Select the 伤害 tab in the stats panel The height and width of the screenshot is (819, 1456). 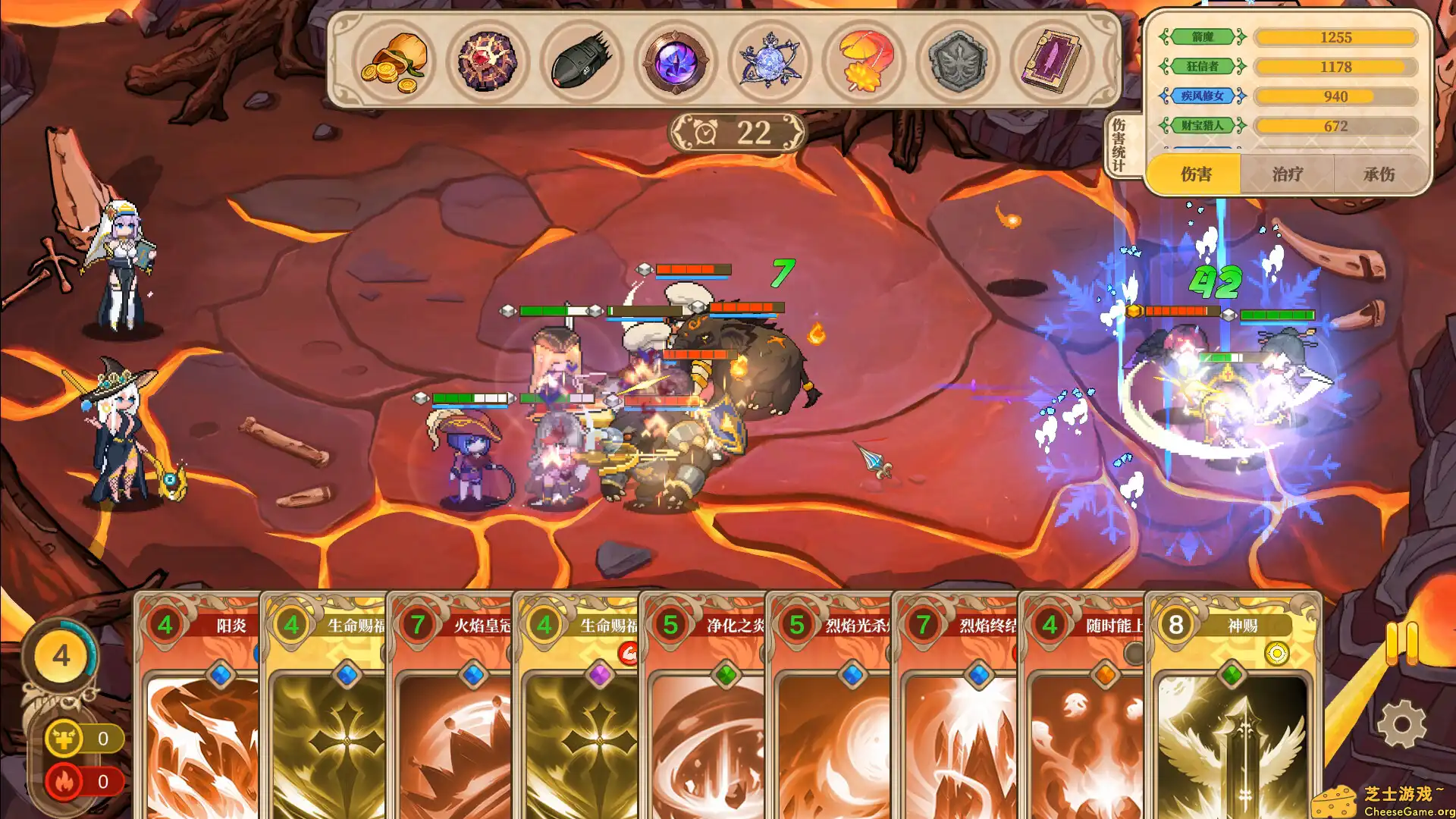(x=1196, y=174)
